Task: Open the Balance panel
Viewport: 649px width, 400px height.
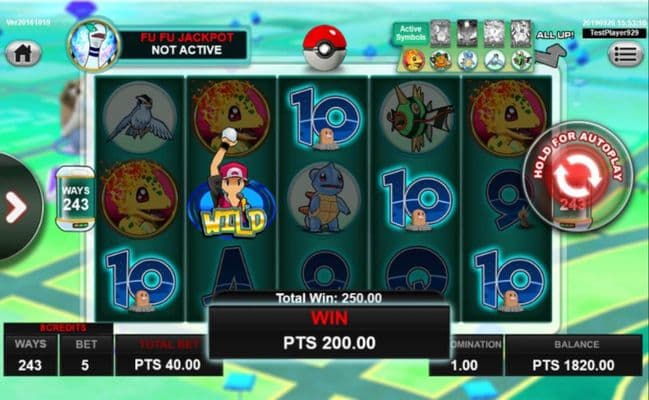Action: pyautogui.click(x=574, y=356)
